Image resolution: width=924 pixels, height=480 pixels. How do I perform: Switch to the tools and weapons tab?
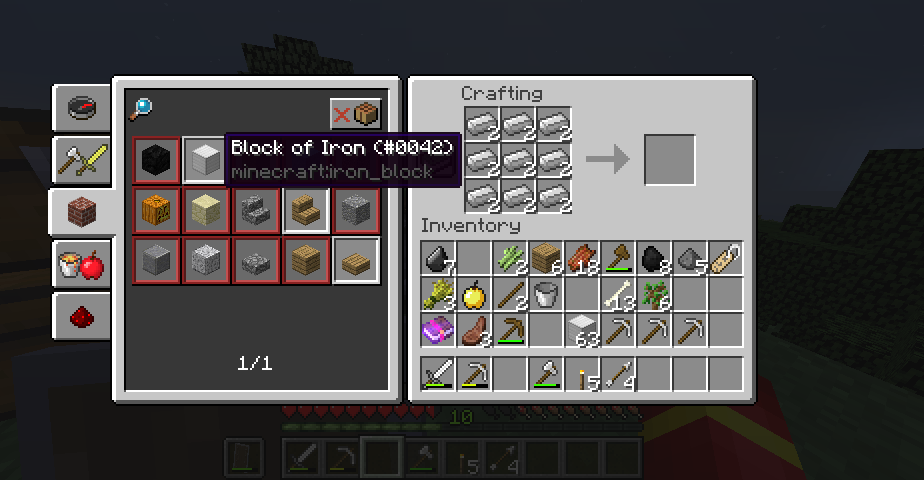[82, 158]
